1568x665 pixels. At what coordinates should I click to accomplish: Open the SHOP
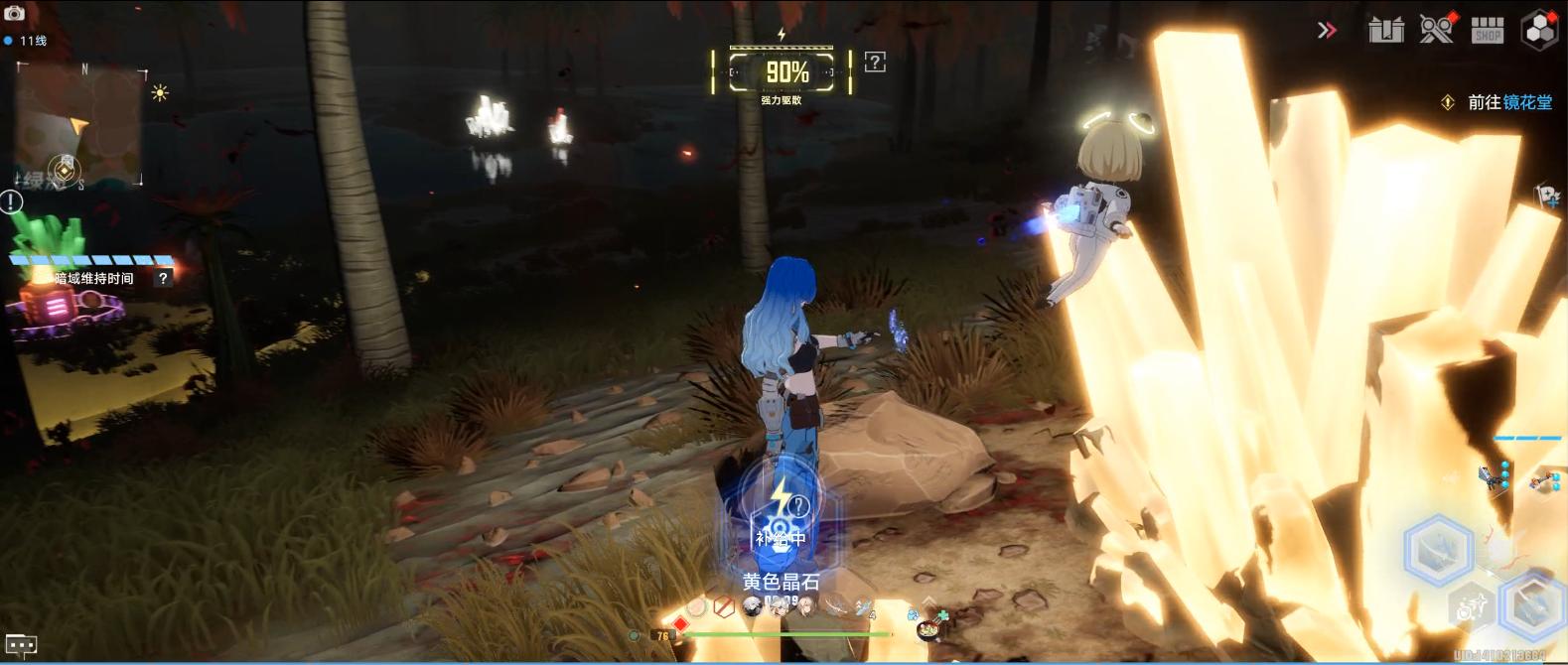point(1487,30)
